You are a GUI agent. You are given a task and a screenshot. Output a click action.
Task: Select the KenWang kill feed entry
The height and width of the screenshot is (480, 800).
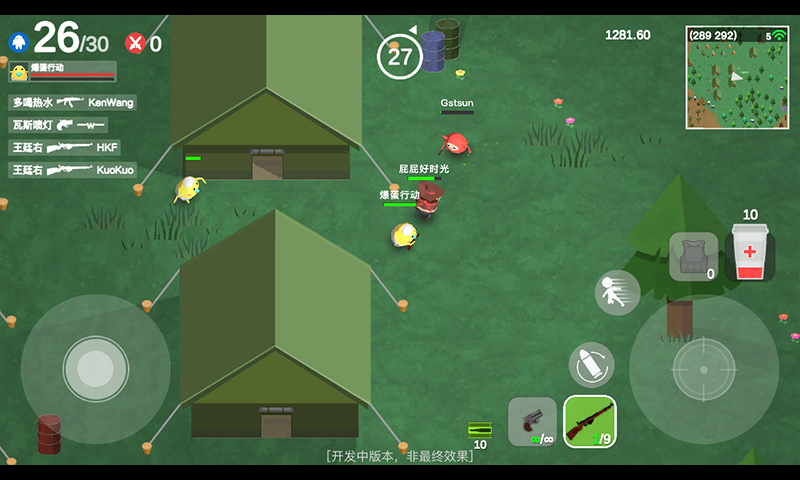point(73,102)
